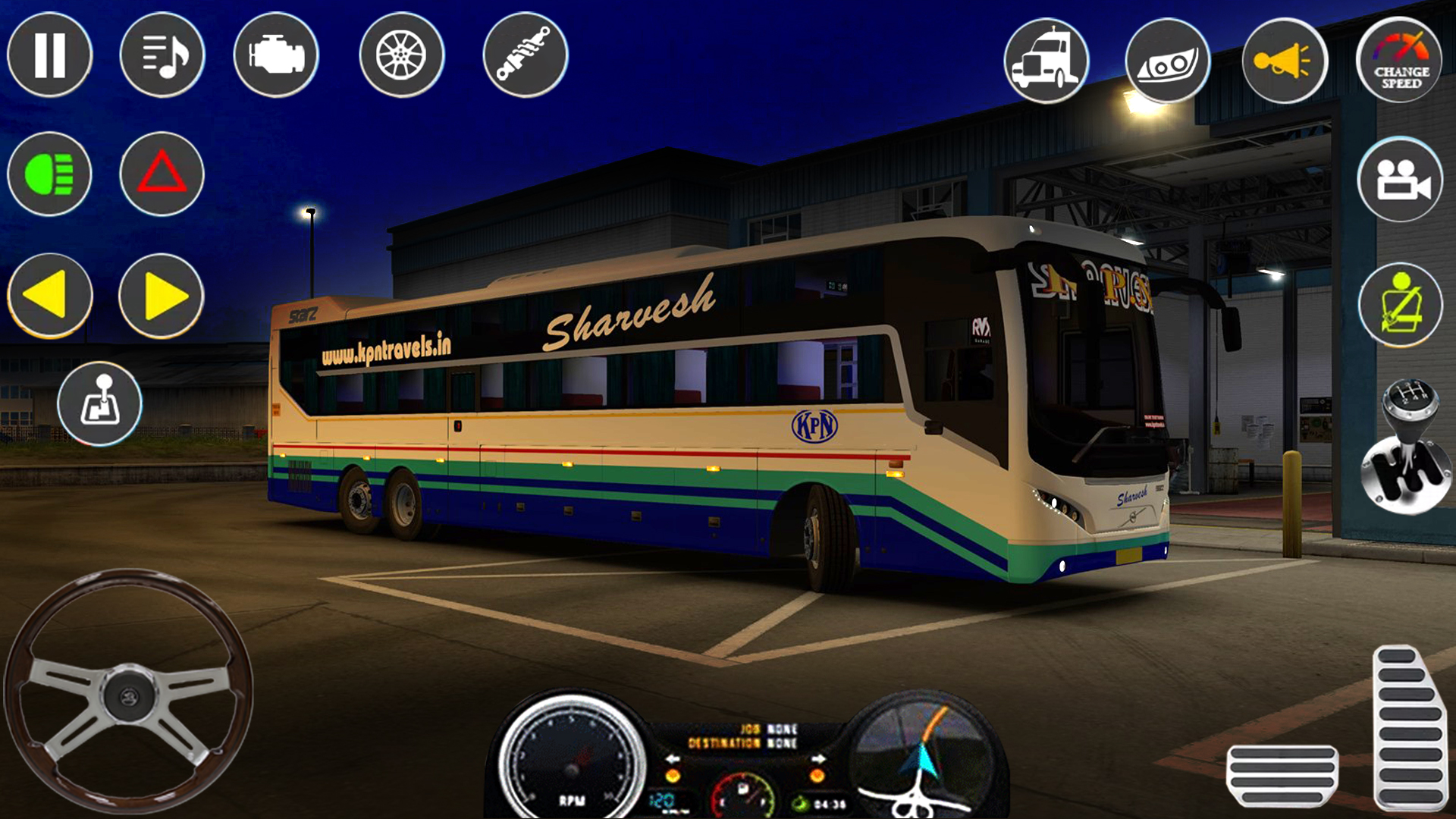
Task: Activate the right turn indicator
Action: click(x=162, y=296)
